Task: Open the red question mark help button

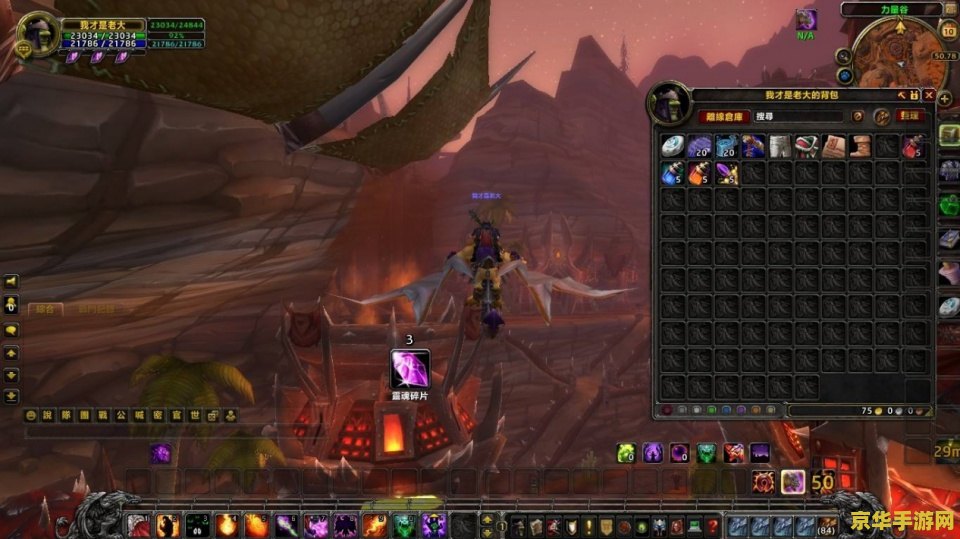Action: pos(713,525)
